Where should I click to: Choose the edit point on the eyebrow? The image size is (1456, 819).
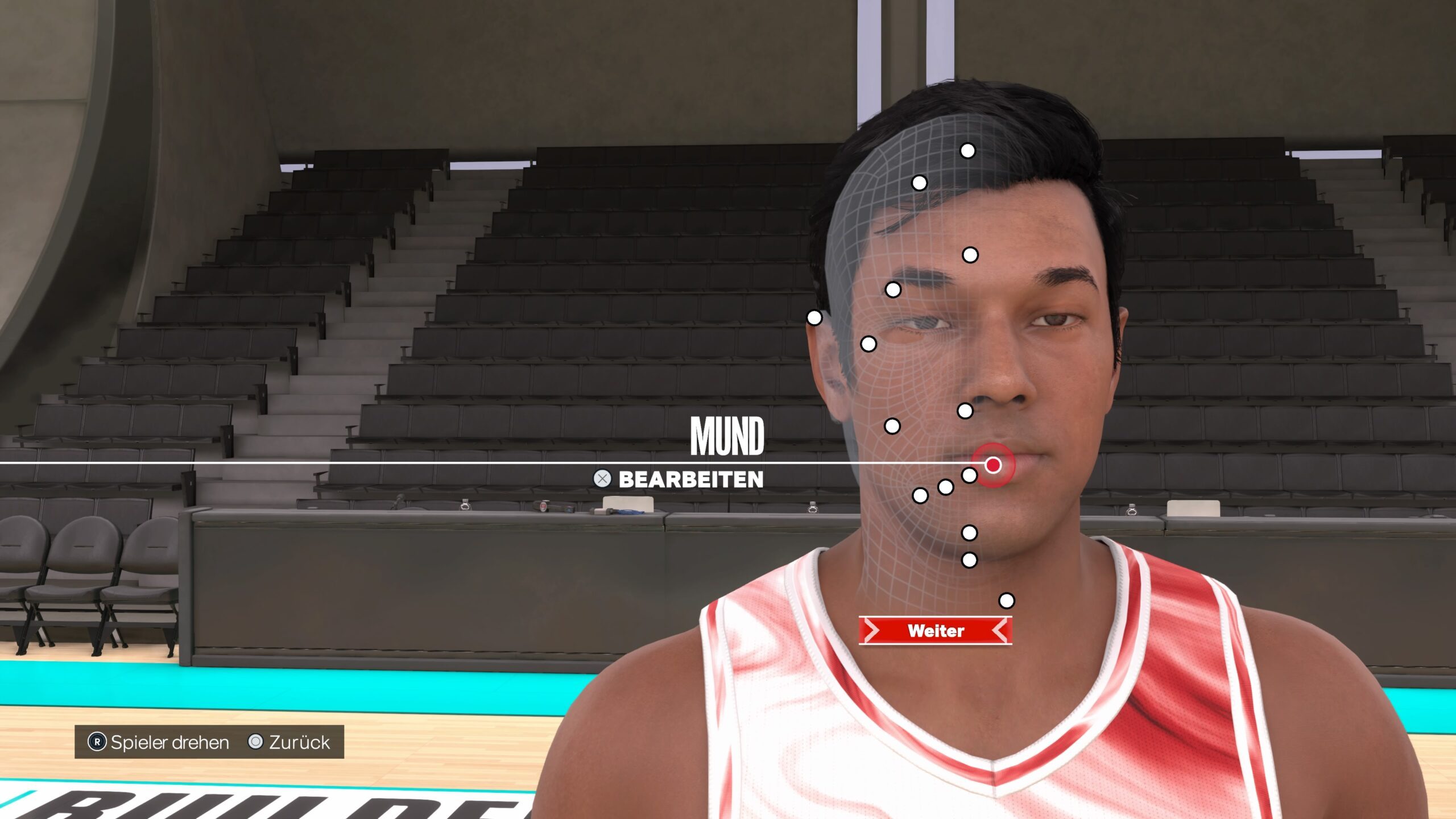tap(893, 290)
